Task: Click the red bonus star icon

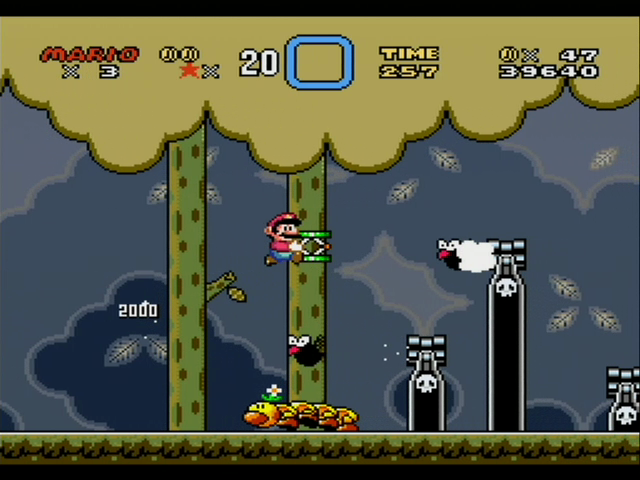Action: [x=189, y=71]
